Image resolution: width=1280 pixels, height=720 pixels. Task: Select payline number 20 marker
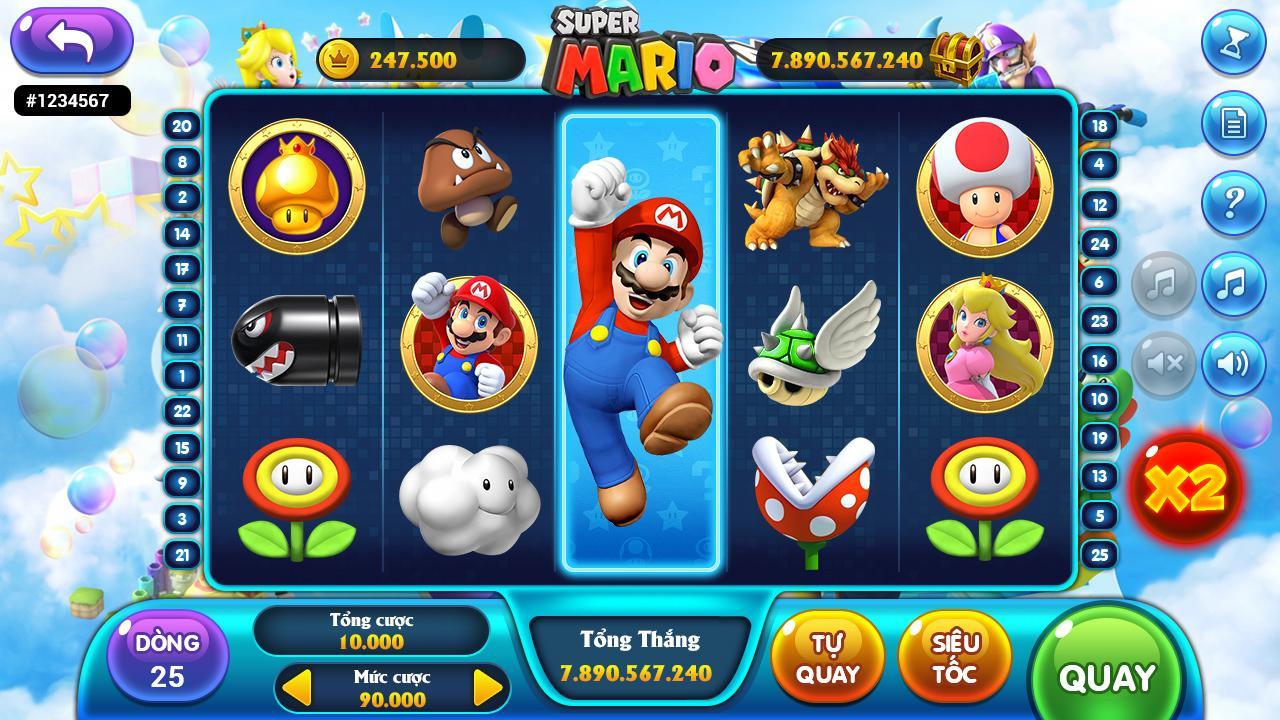point(182,126)
